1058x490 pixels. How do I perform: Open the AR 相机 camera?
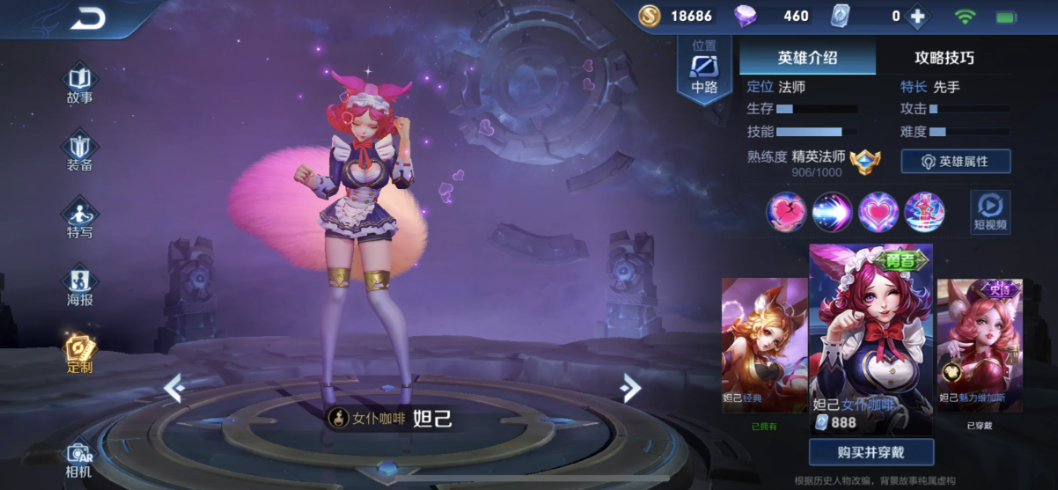point(79,459)
